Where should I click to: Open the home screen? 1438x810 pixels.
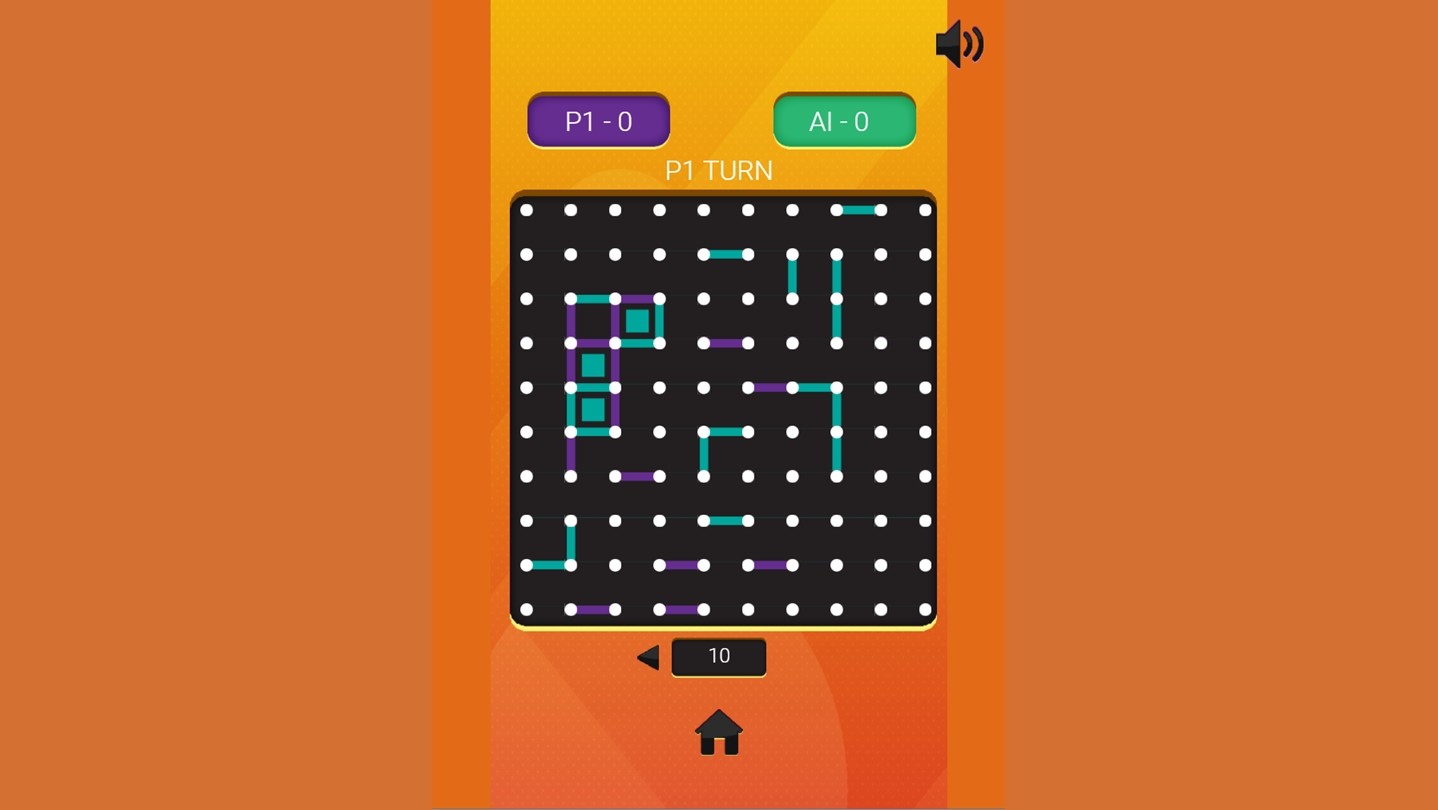(x=719, y=731)
